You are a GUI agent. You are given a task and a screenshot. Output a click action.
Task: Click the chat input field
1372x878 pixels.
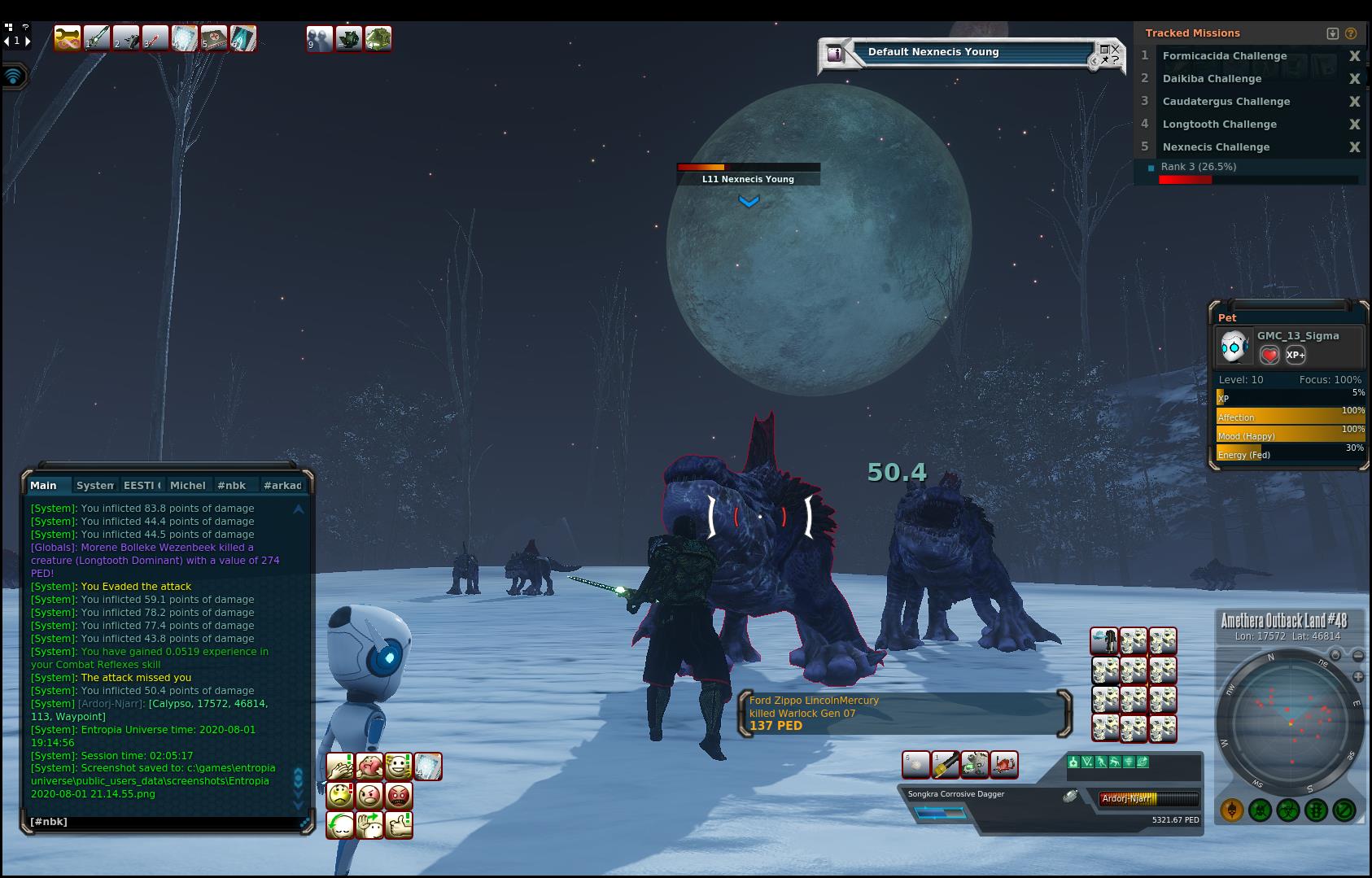click(x=163, y=822)
